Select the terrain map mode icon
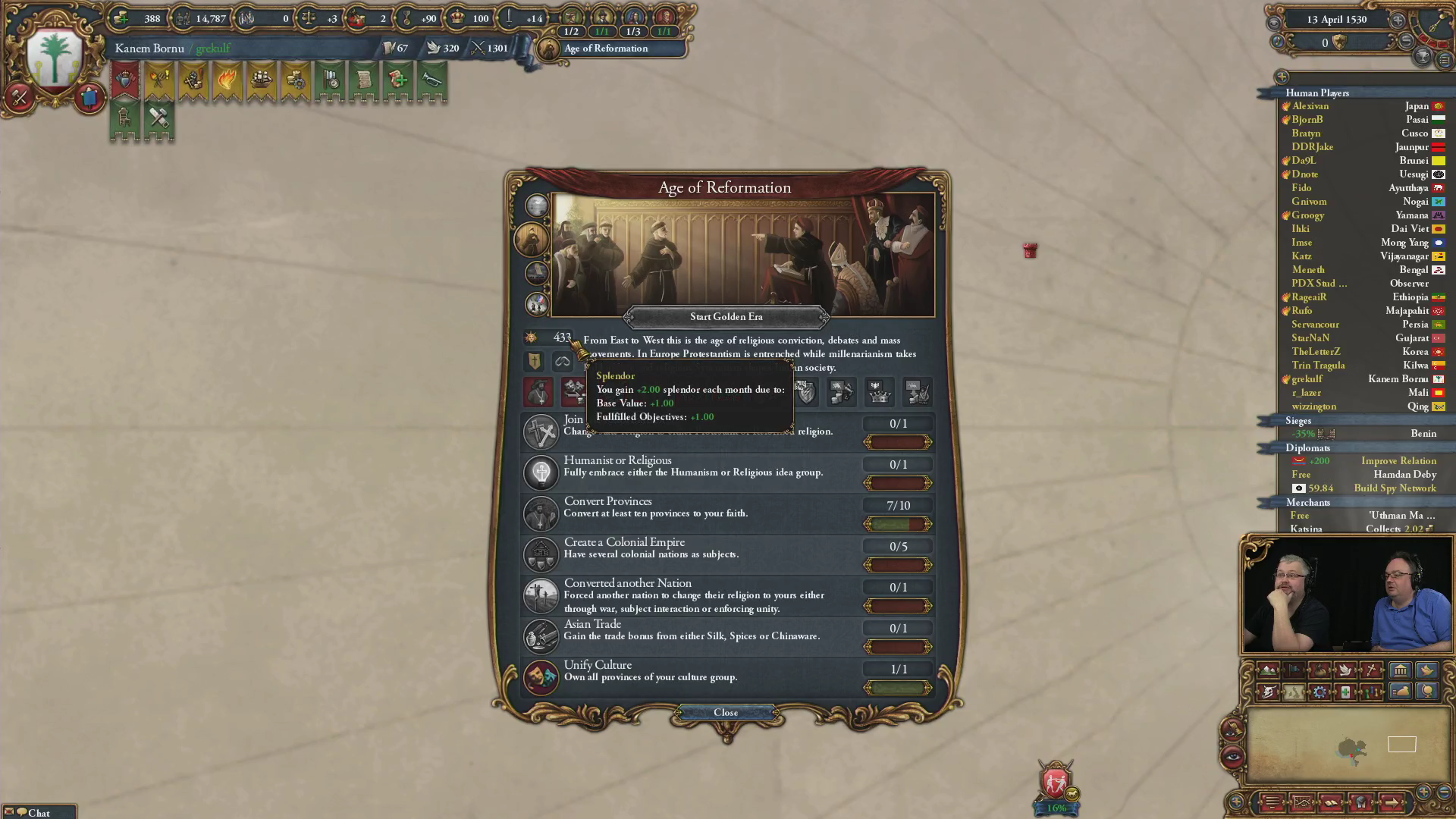1456x819 pixels. [x=1269, y=670]
